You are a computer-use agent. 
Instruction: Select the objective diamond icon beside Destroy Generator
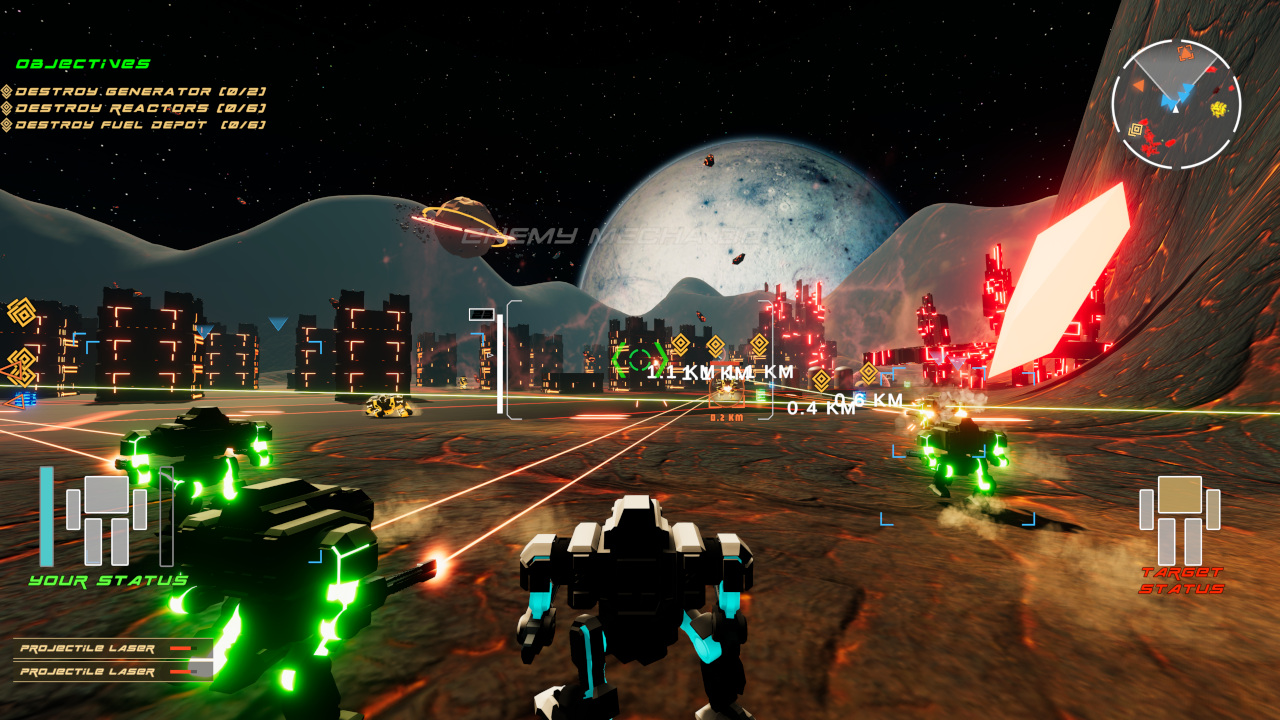[8, 91]
